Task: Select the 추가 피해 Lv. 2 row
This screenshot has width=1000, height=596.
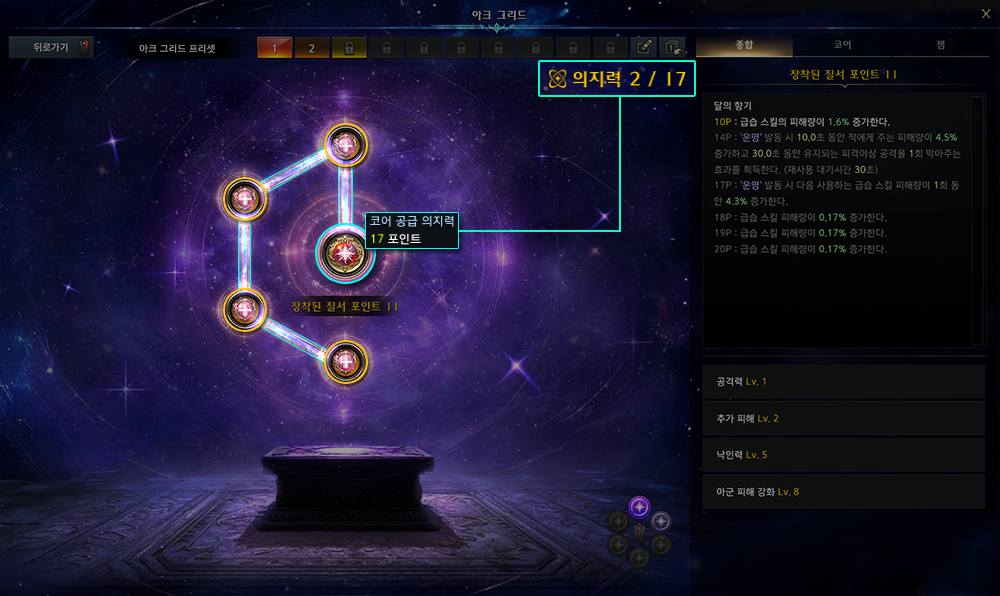Action: [x=844, y=418]
